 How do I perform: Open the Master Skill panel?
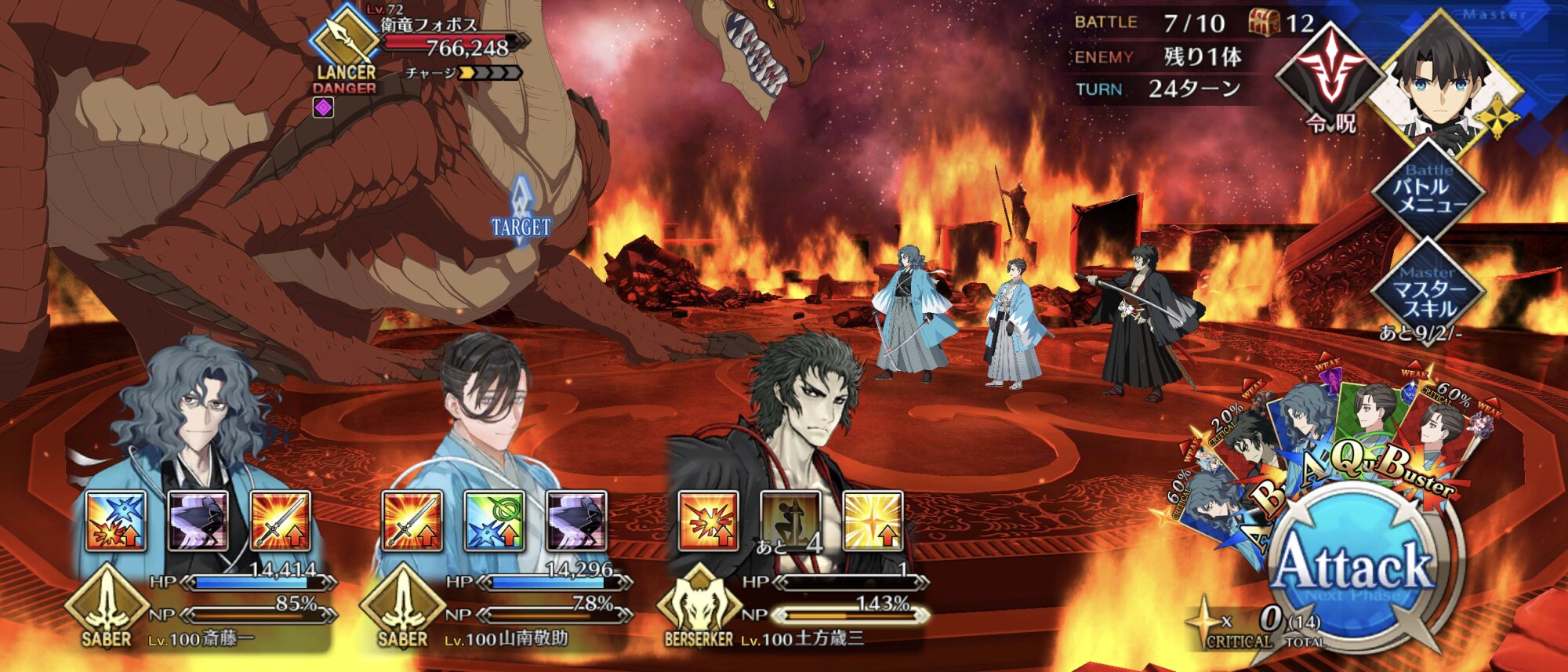(1429, 291)
